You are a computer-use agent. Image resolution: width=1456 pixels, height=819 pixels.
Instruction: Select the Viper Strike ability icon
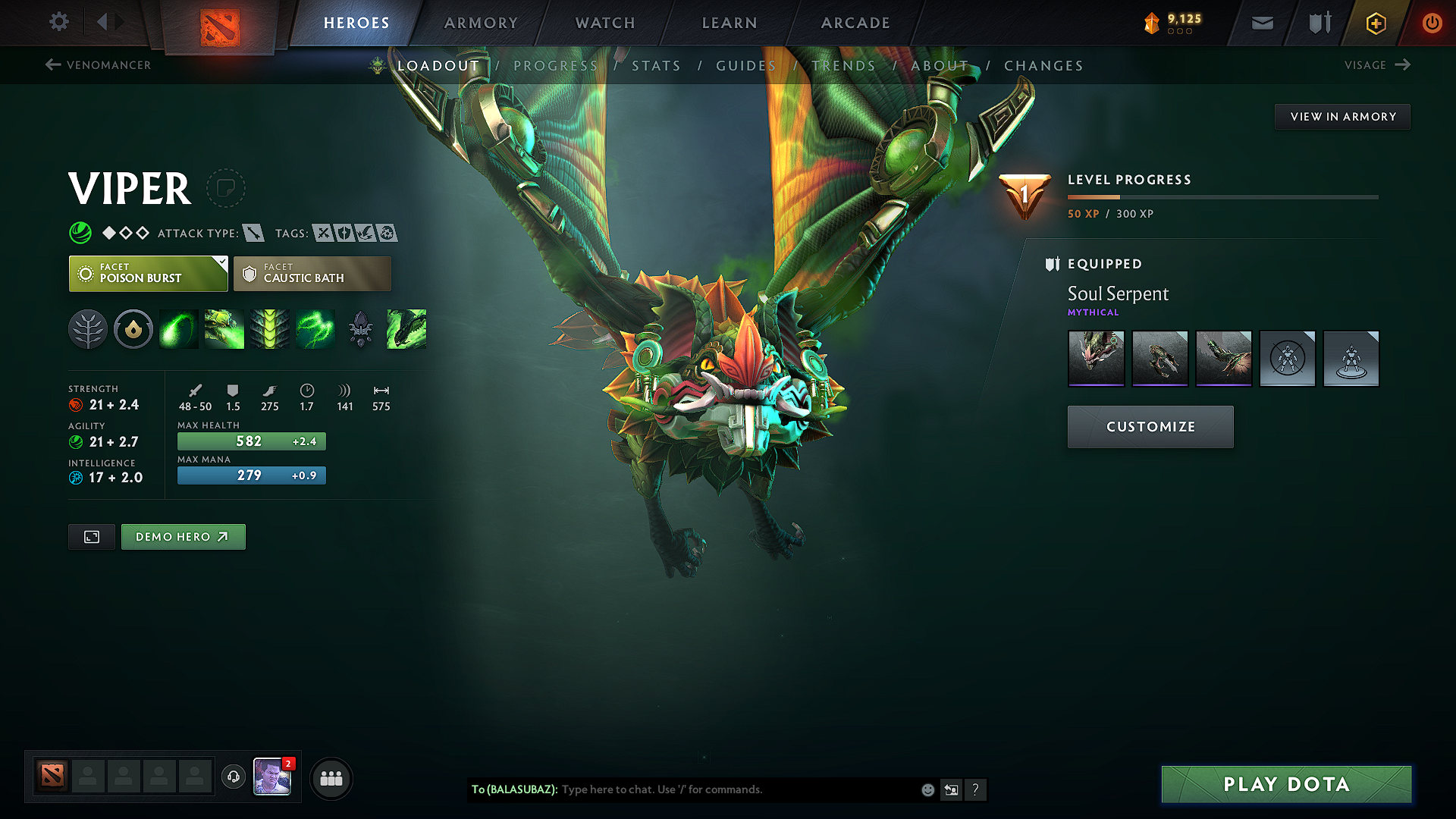[x=406, y=329]
